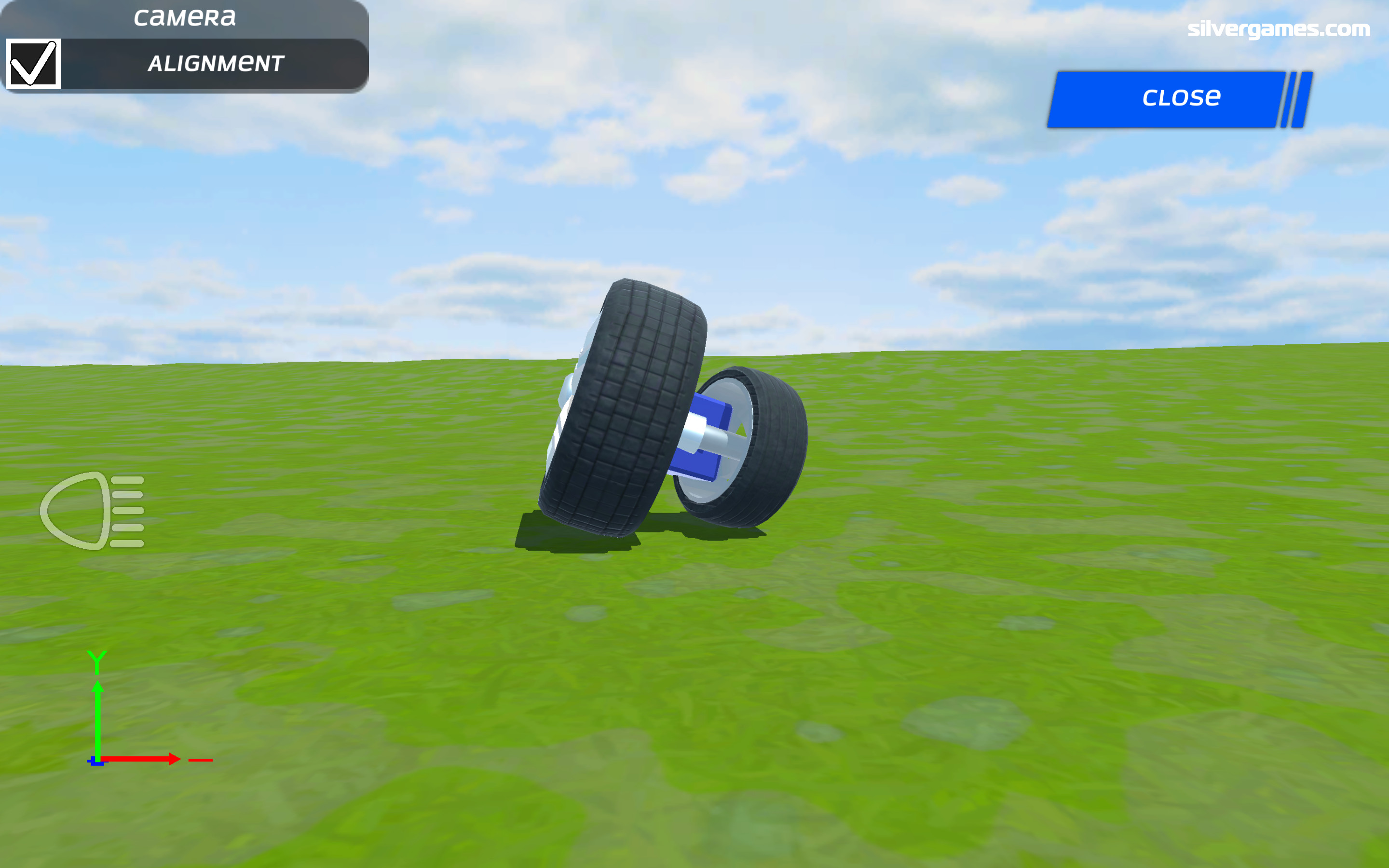Toggle the Alignment checkbox

click(x=33, y=64)
